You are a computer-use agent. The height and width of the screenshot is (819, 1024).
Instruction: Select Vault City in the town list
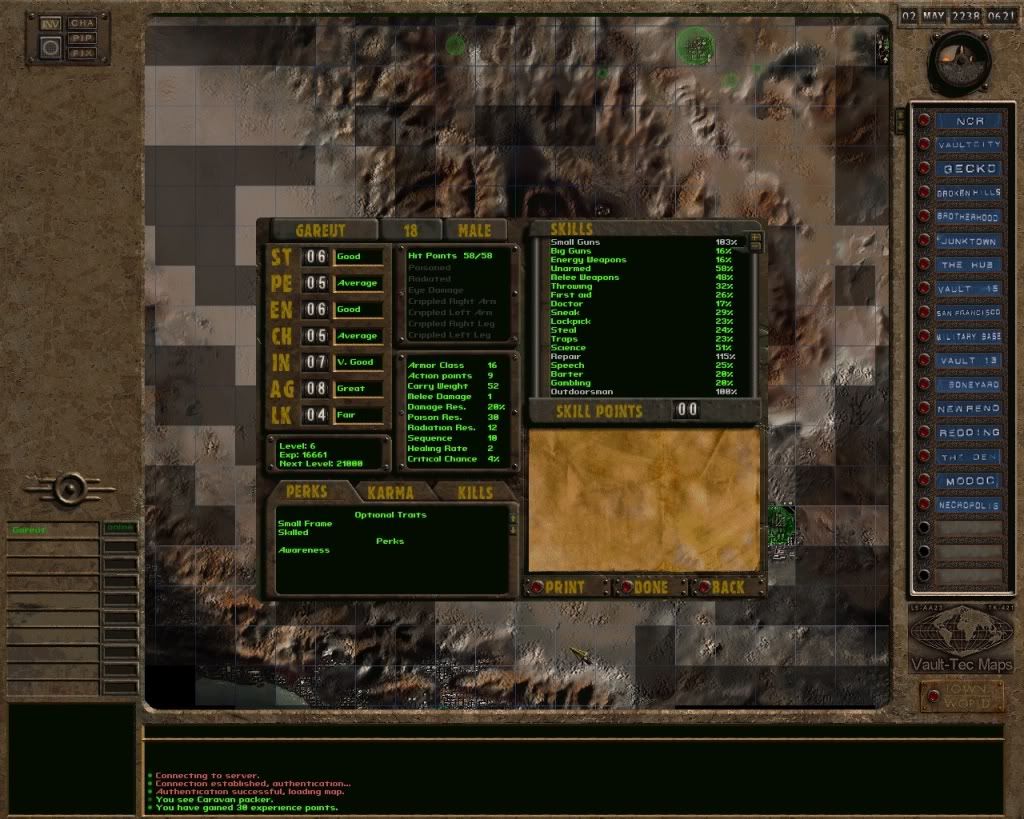pyautogui.click(x=968, y=145)
